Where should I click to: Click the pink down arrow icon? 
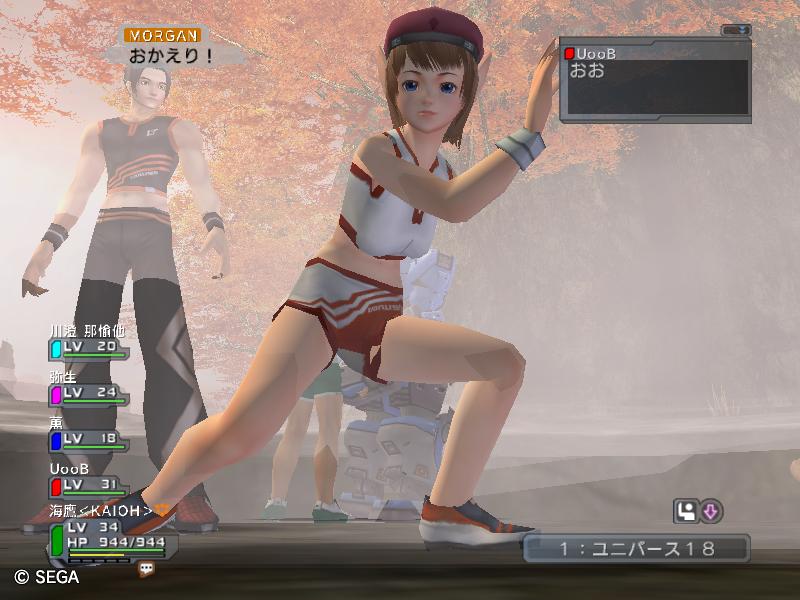(x=710, y=512)
